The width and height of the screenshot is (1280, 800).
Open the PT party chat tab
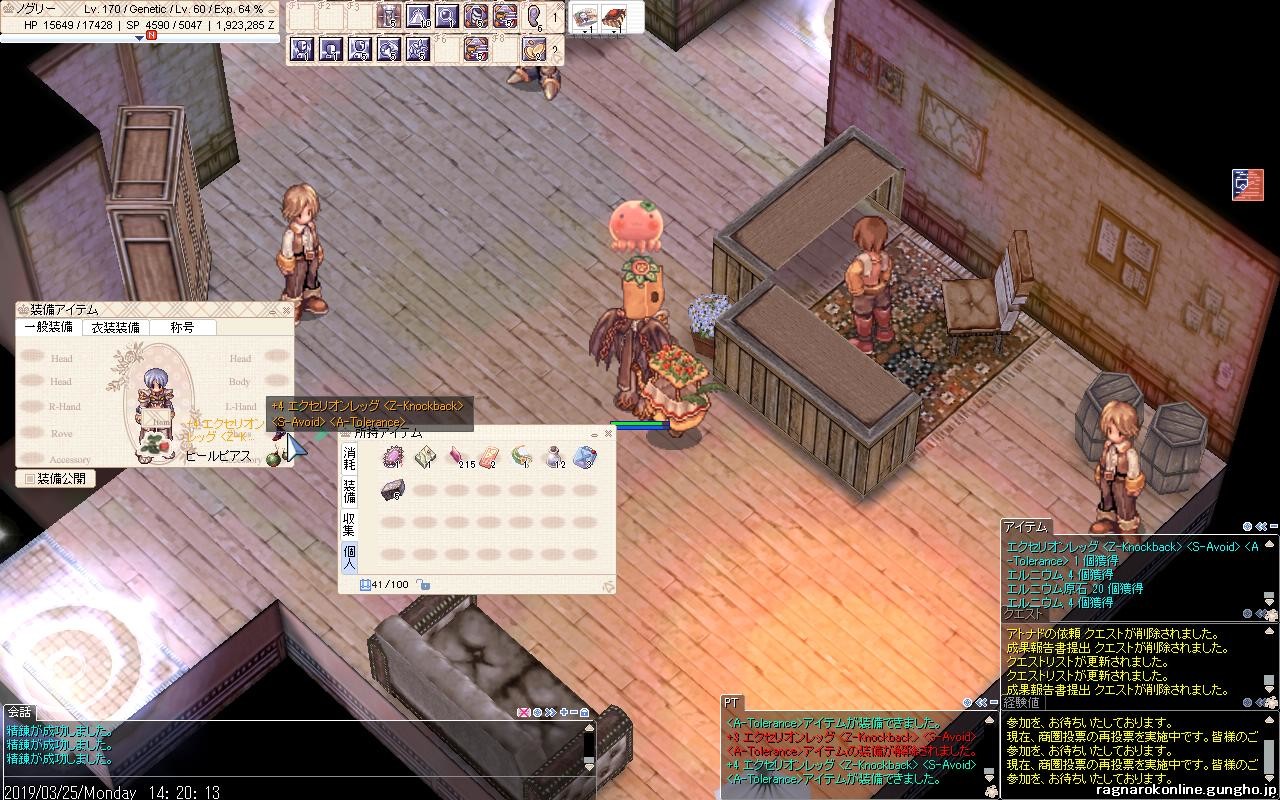731,703
